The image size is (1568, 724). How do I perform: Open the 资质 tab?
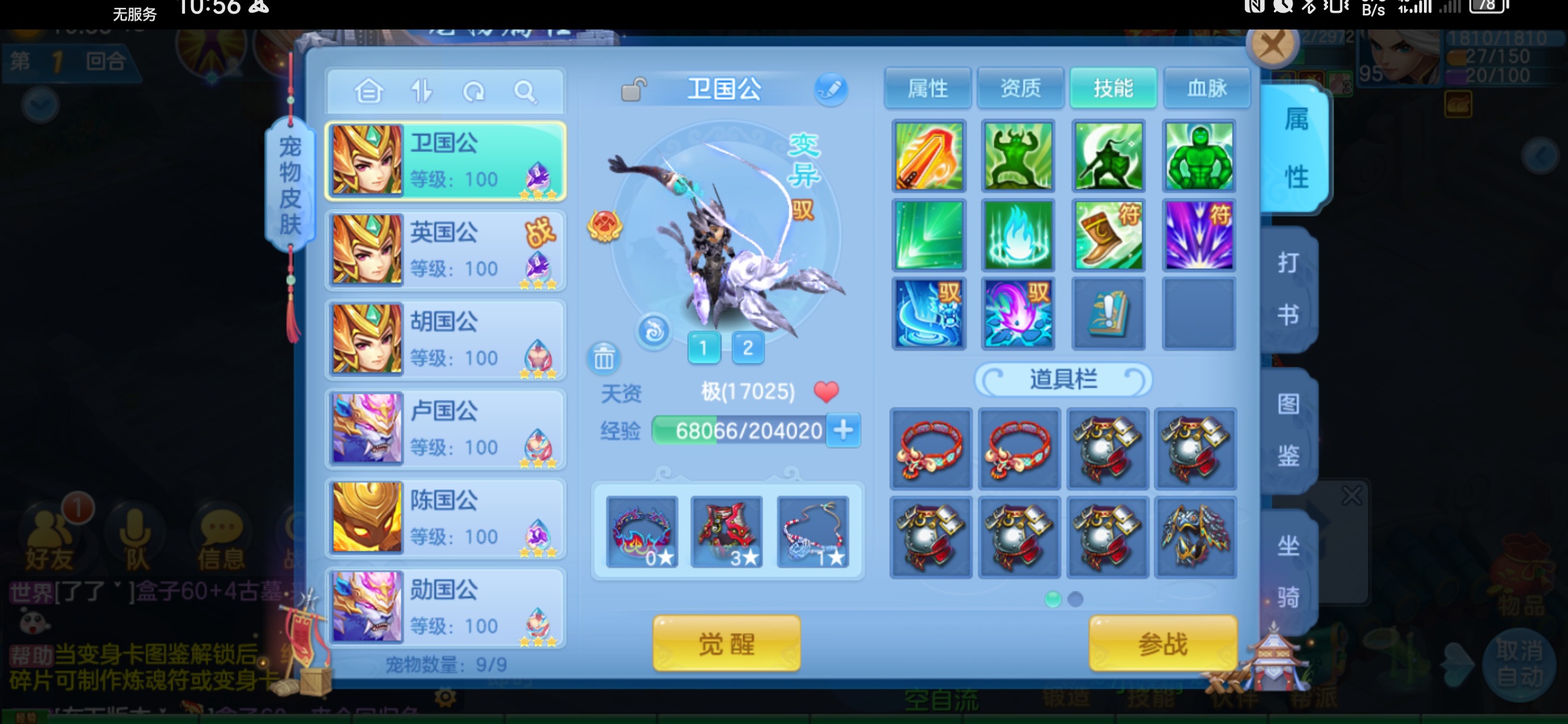coord(1020,88)
